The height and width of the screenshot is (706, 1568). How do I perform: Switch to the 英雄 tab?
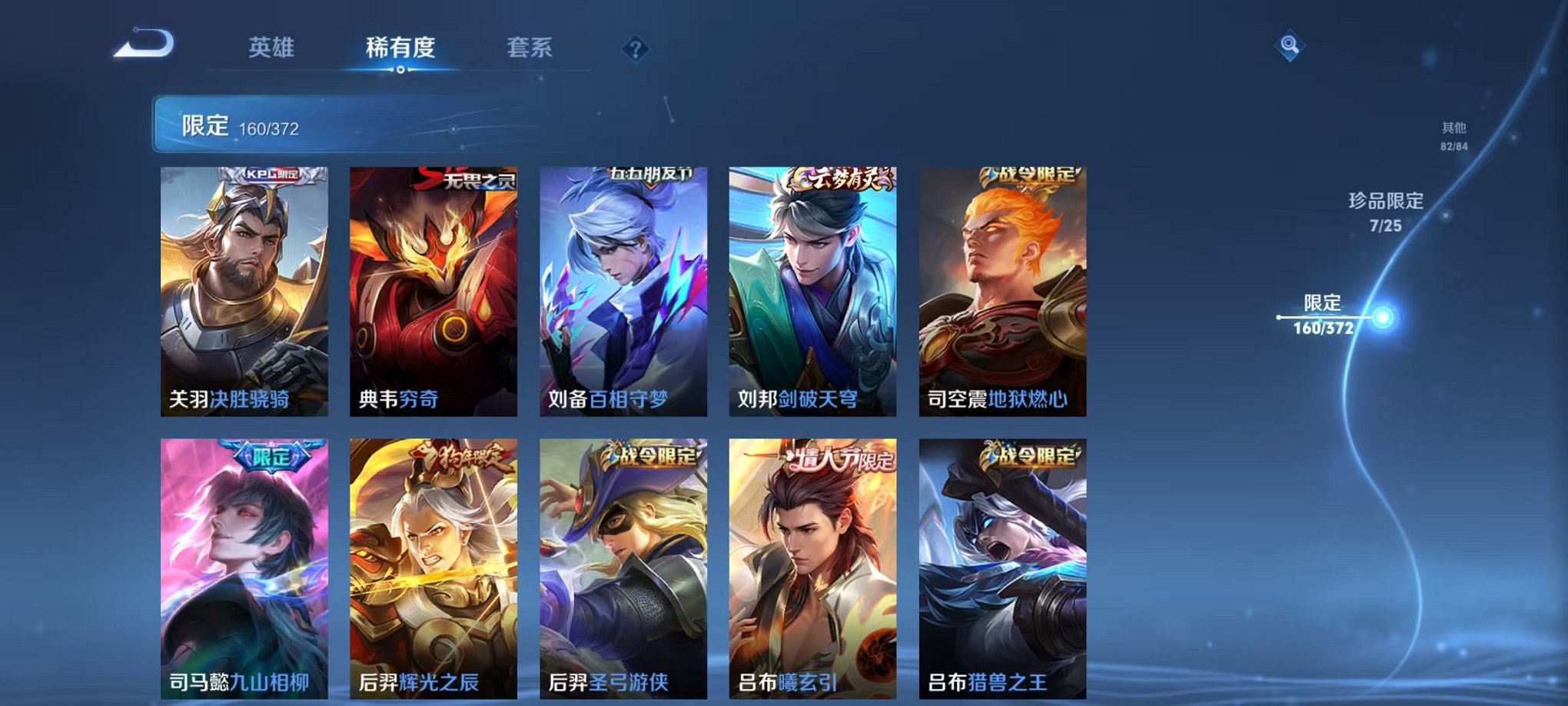pyautogui.click(x=272, y=48)
